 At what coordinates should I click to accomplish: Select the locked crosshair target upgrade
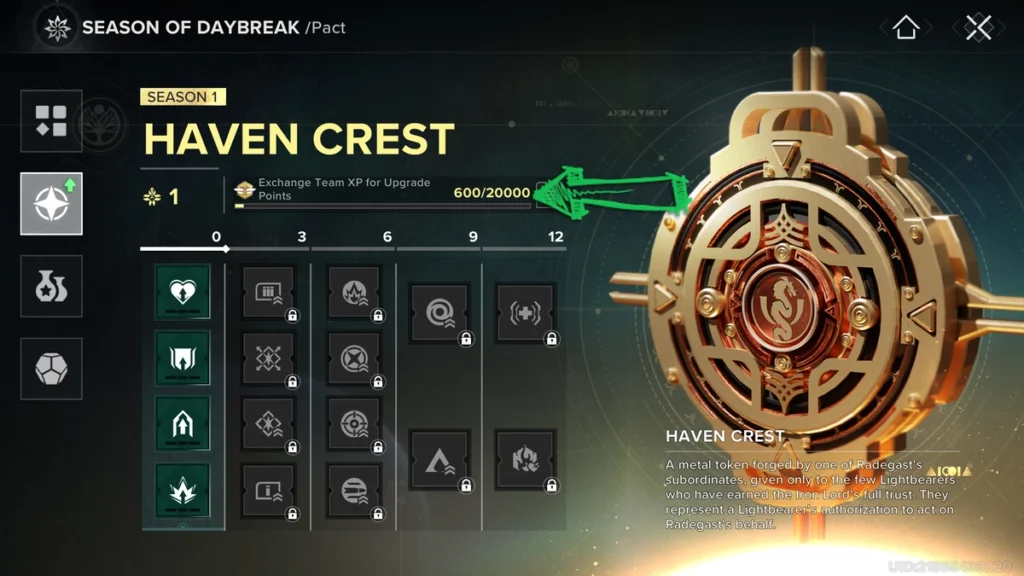click(354, 425)
